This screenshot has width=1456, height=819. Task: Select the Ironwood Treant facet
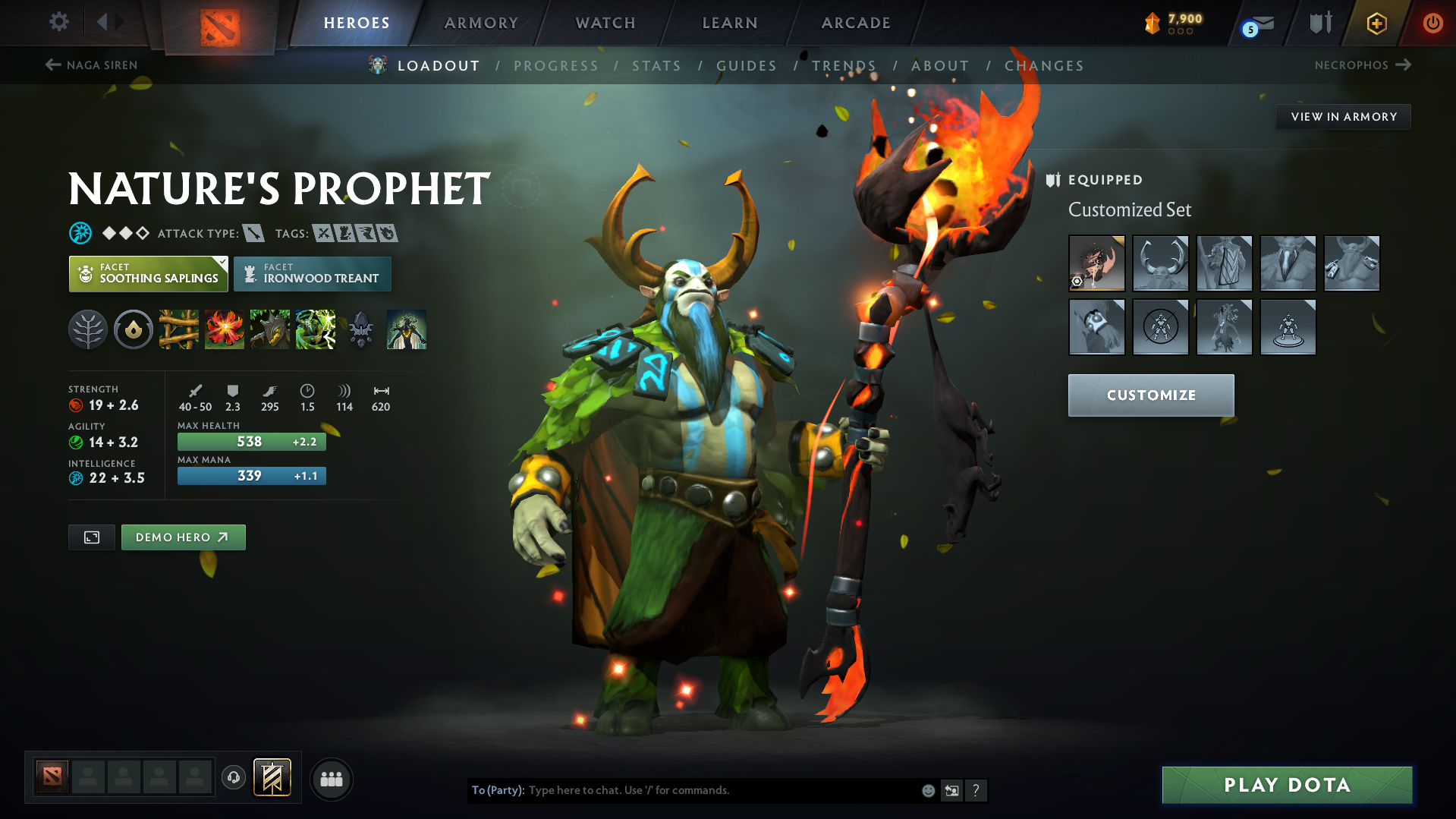coord(312,273)
